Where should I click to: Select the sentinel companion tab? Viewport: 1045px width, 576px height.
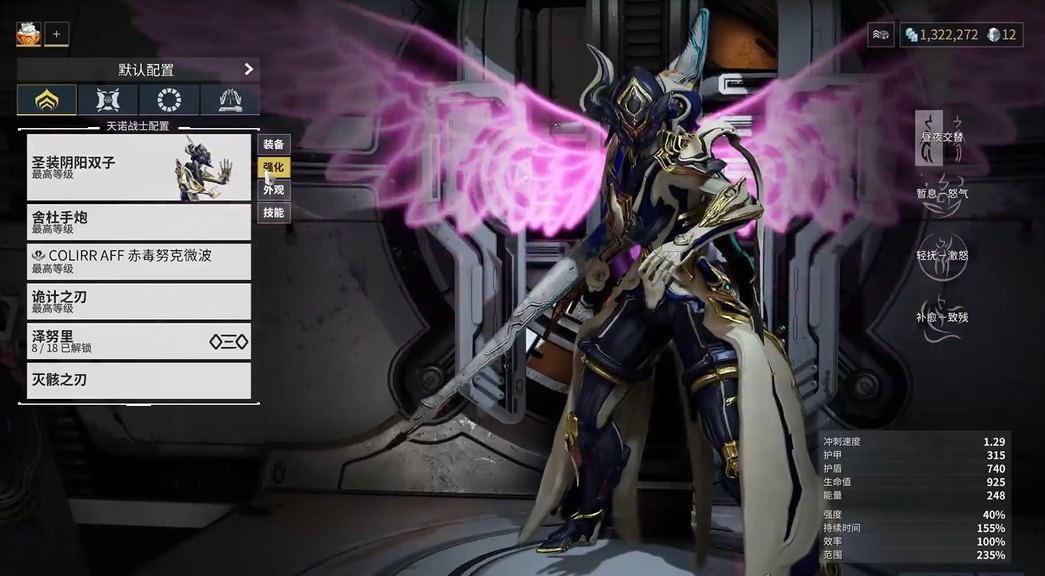(108, 100)
